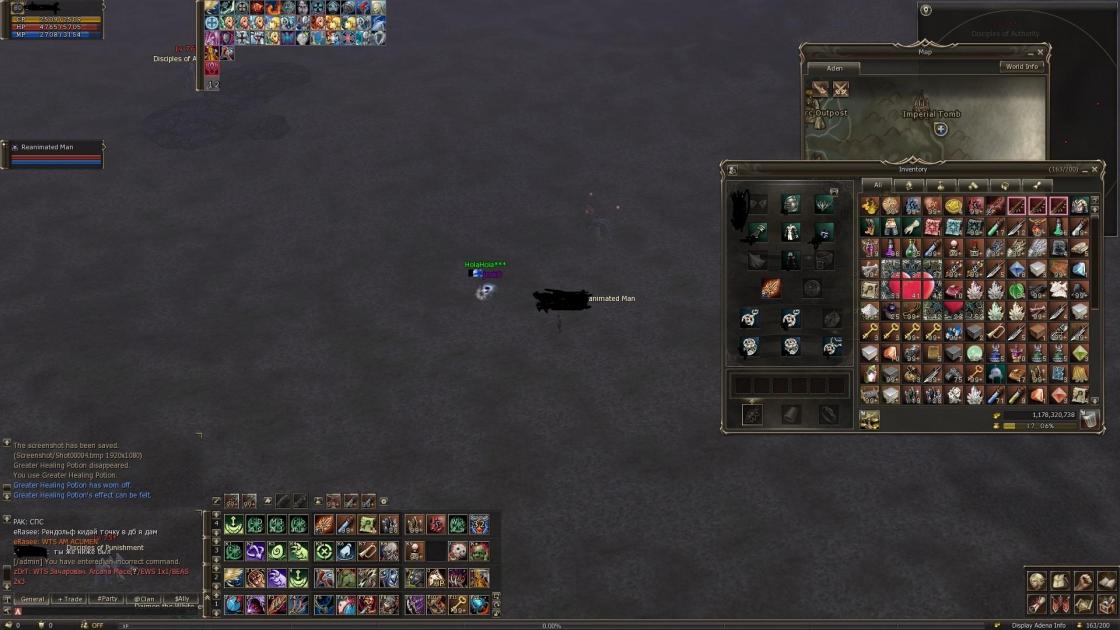
Task: Close the Inventory window
Action: 1095,169
